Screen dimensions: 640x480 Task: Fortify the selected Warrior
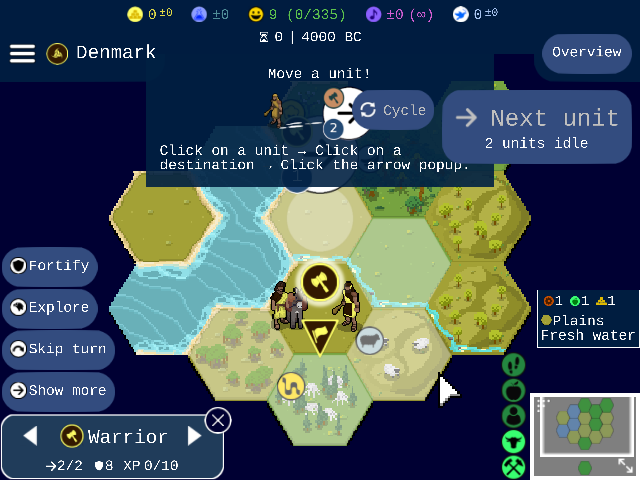tap(50, 266)
